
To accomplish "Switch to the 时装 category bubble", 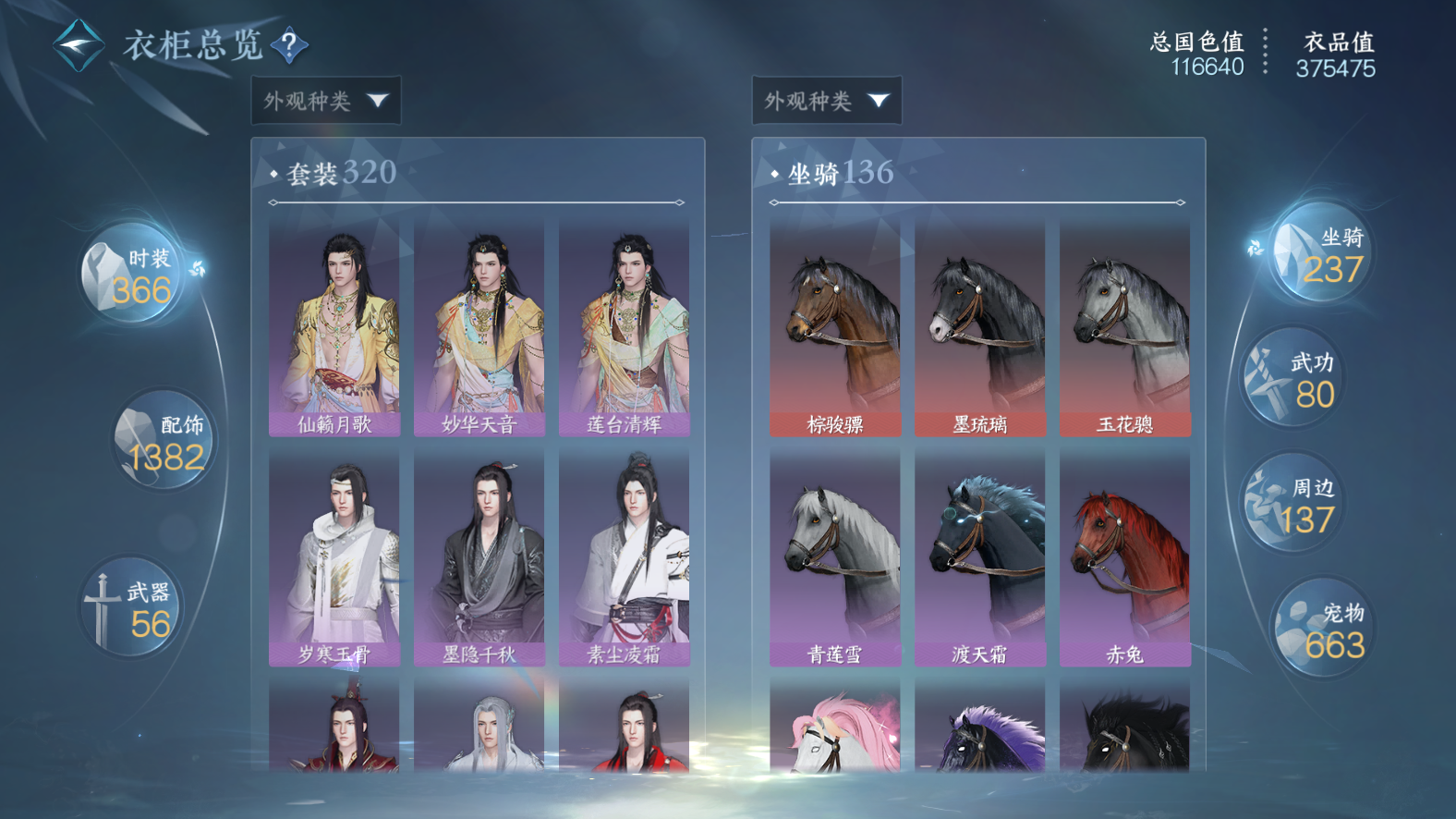I will pyautogui.click(x=135, y=275).
